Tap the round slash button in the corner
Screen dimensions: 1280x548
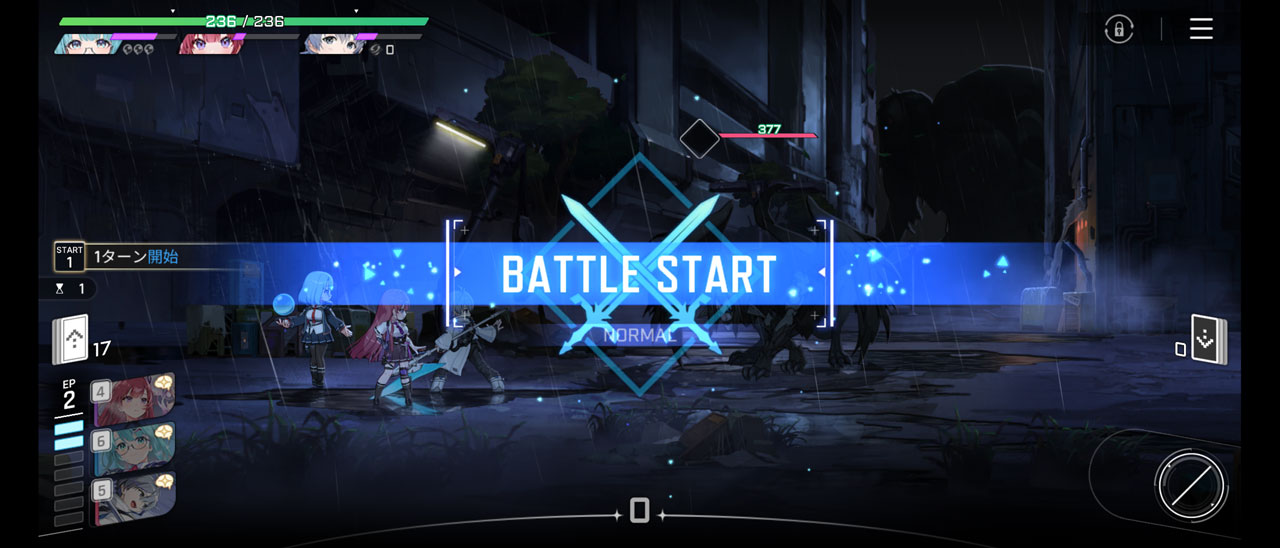click(x=1190, y=487)
